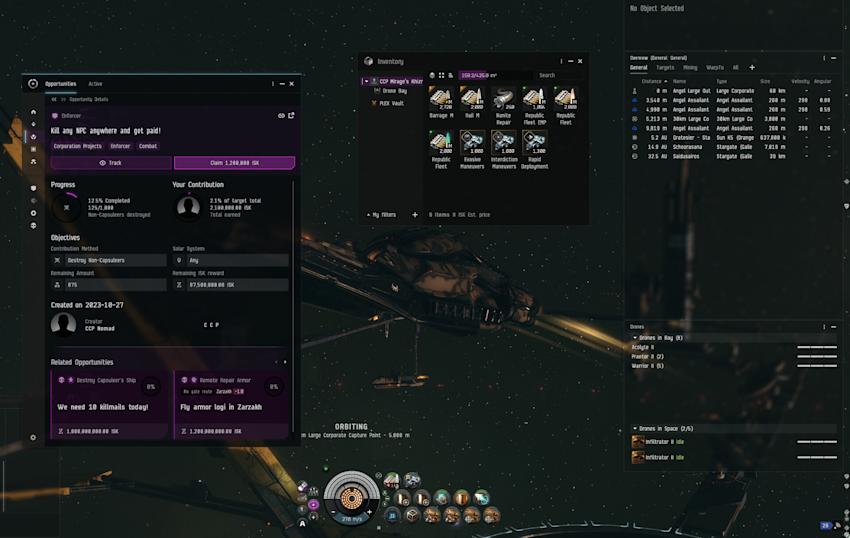
Task: Open the Drone Bay in inventory tree
Action: point(393,91)
